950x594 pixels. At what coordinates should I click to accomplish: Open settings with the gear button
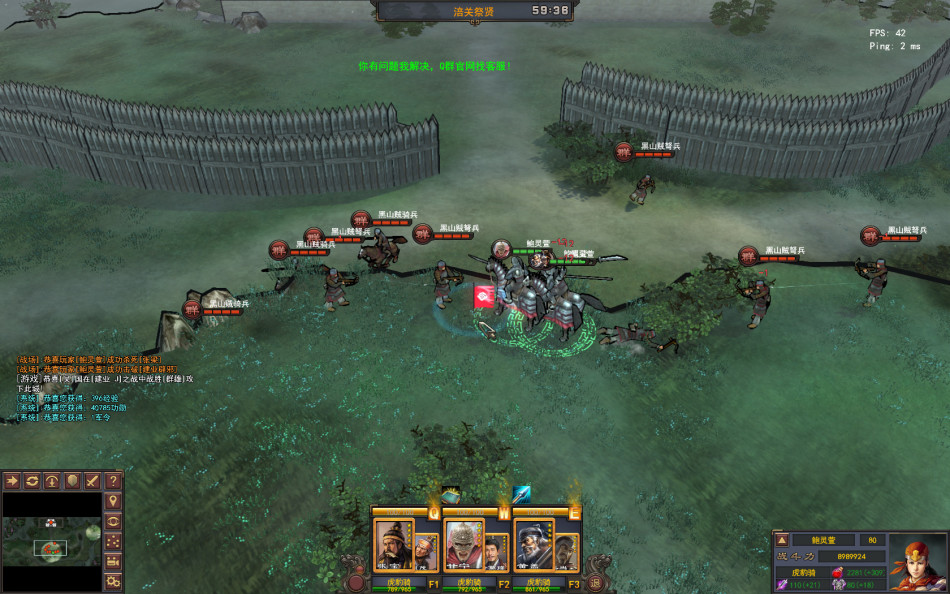(113, 581)
